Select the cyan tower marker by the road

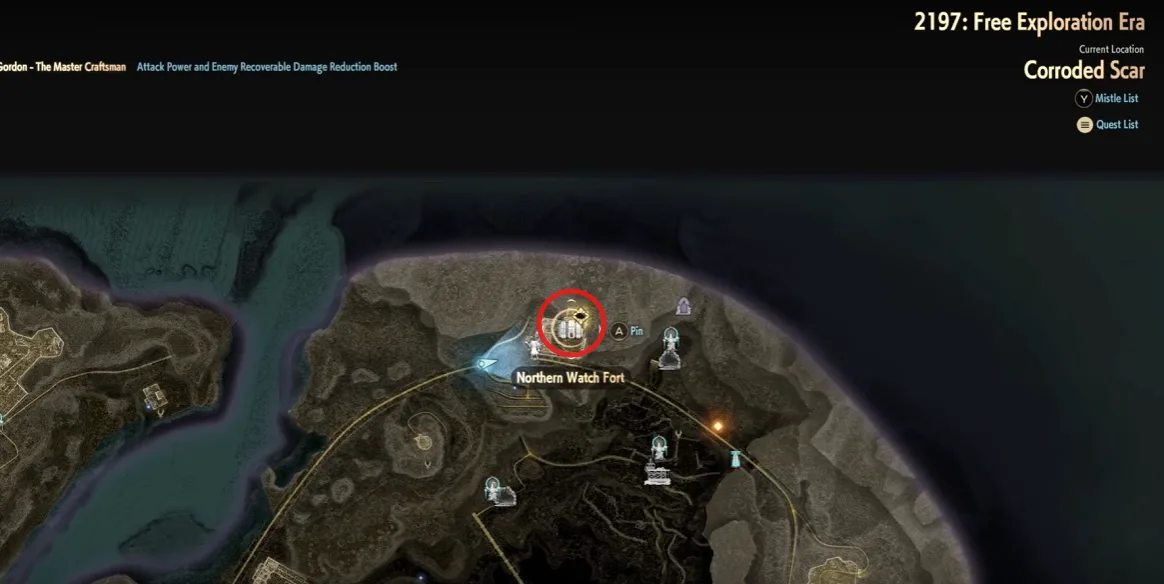(738, 460)
